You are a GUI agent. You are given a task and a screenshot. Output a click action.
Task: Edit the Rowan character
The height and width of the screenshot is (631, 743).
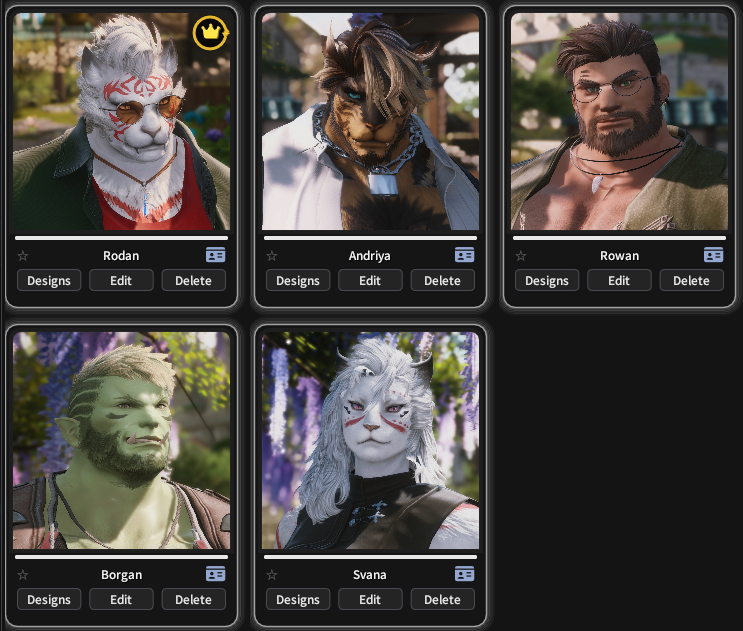619,281
